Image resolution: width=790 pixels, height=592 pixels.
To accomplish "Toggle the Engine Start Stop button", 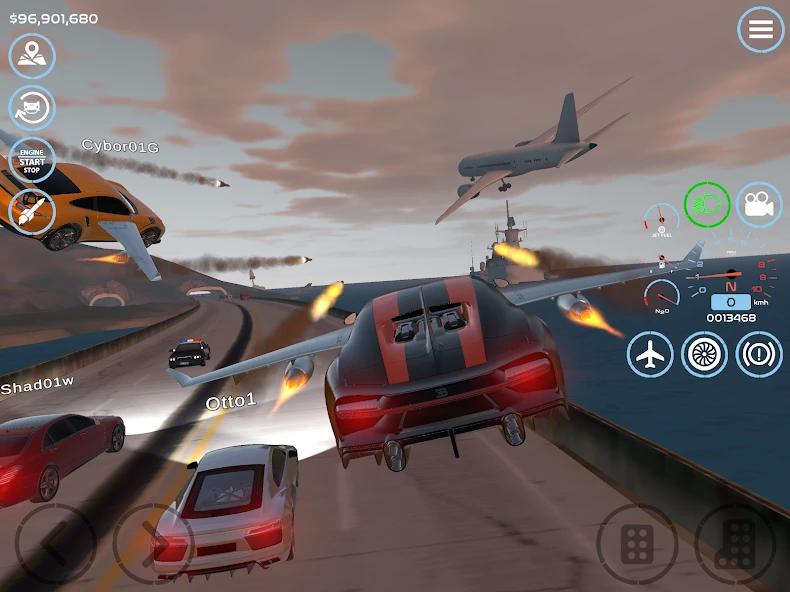I will pos(32,160).
